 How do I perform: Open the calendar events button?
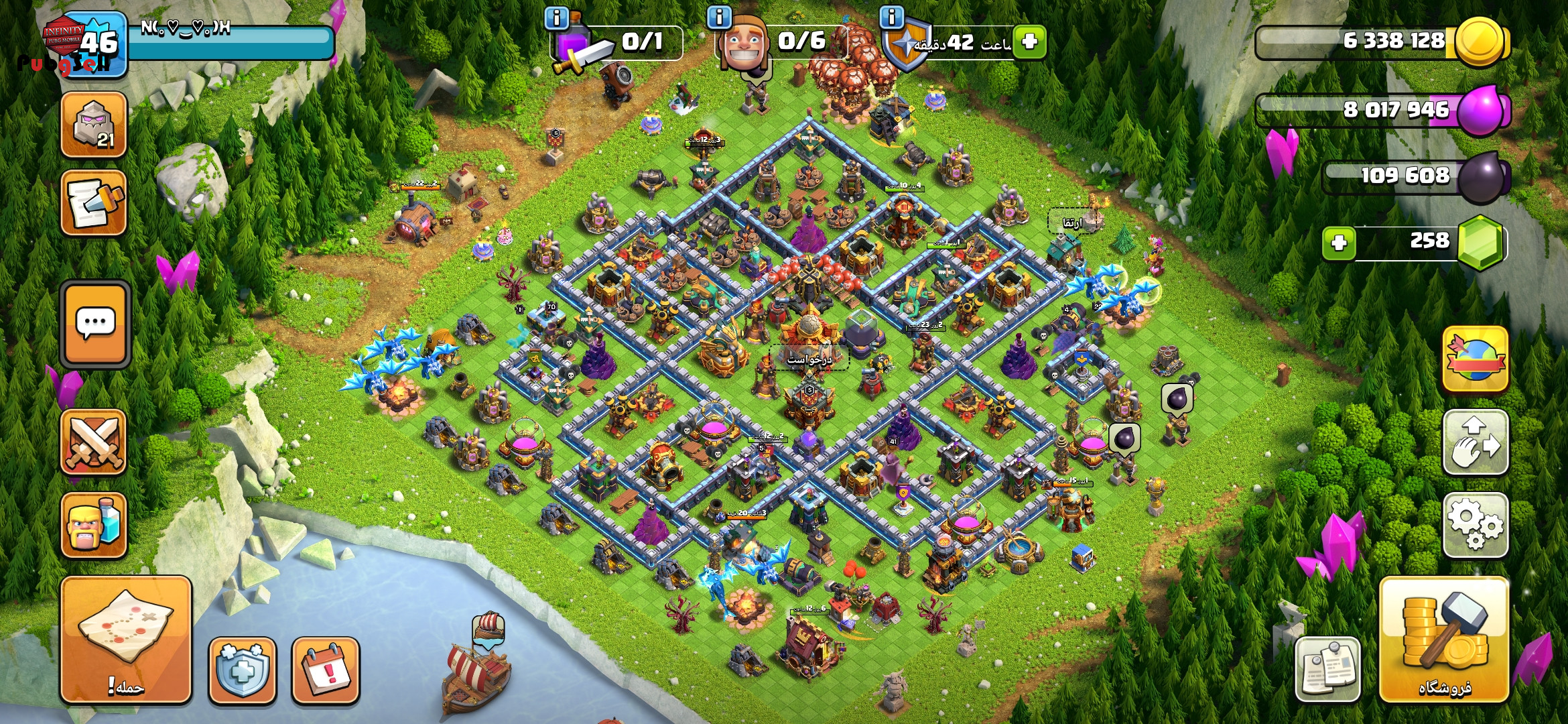pos(326,670)
